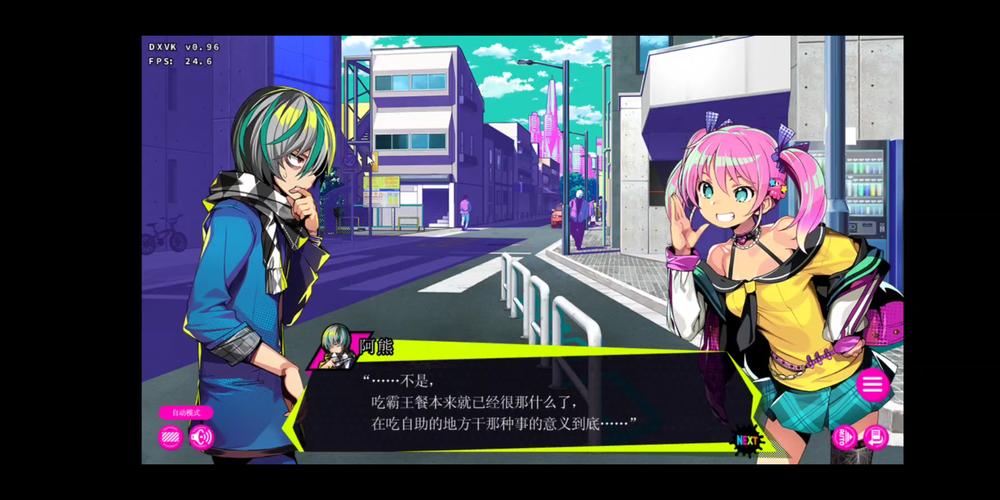Advance dialogue with the NEXT button
The width and height of the screenshot is (1000, 500).
[x=746, y=439]
